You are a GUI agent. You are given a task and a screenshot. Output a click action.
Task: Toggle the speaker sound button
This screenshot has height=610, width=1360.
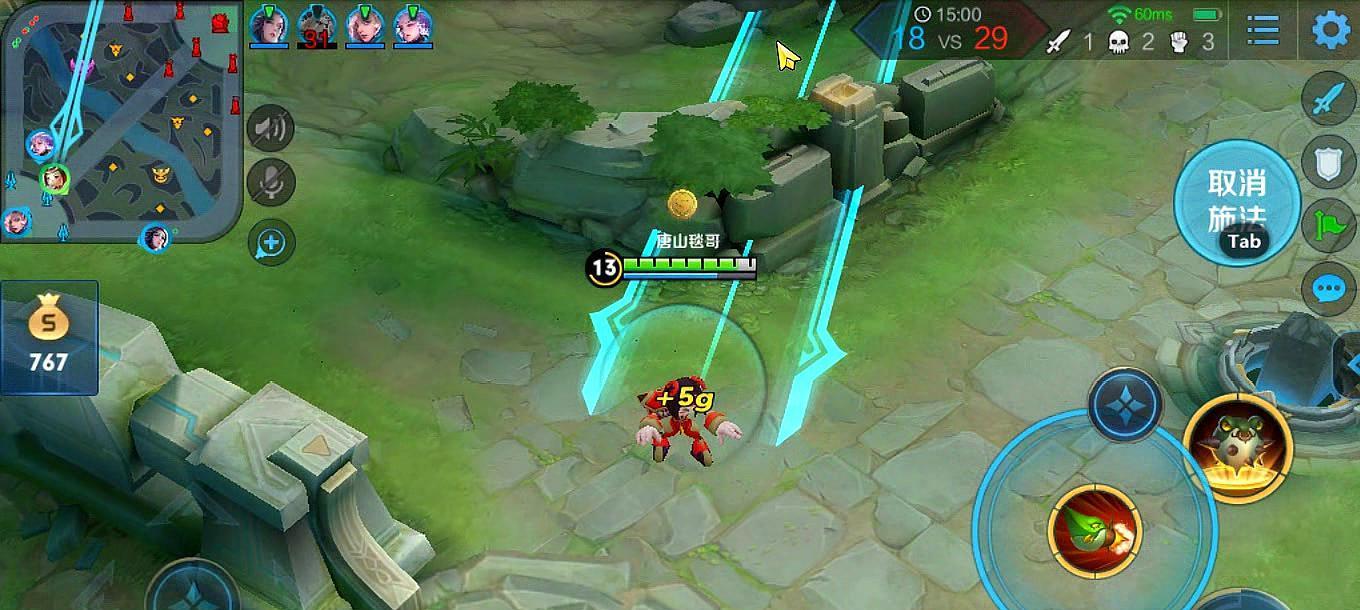(270, 127)
